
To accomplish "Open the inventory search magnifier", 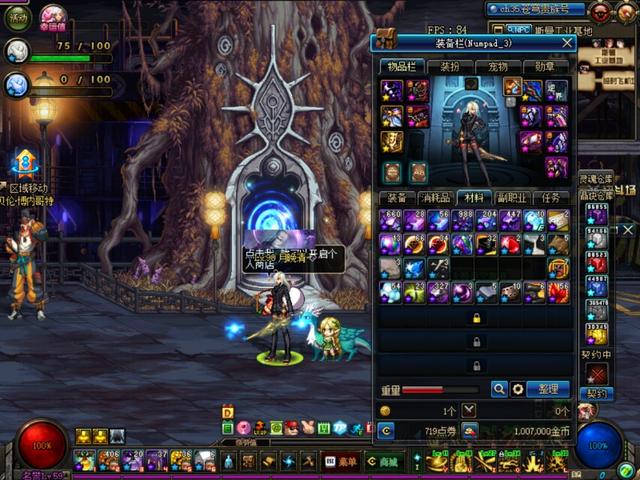I will coord(499,389).
